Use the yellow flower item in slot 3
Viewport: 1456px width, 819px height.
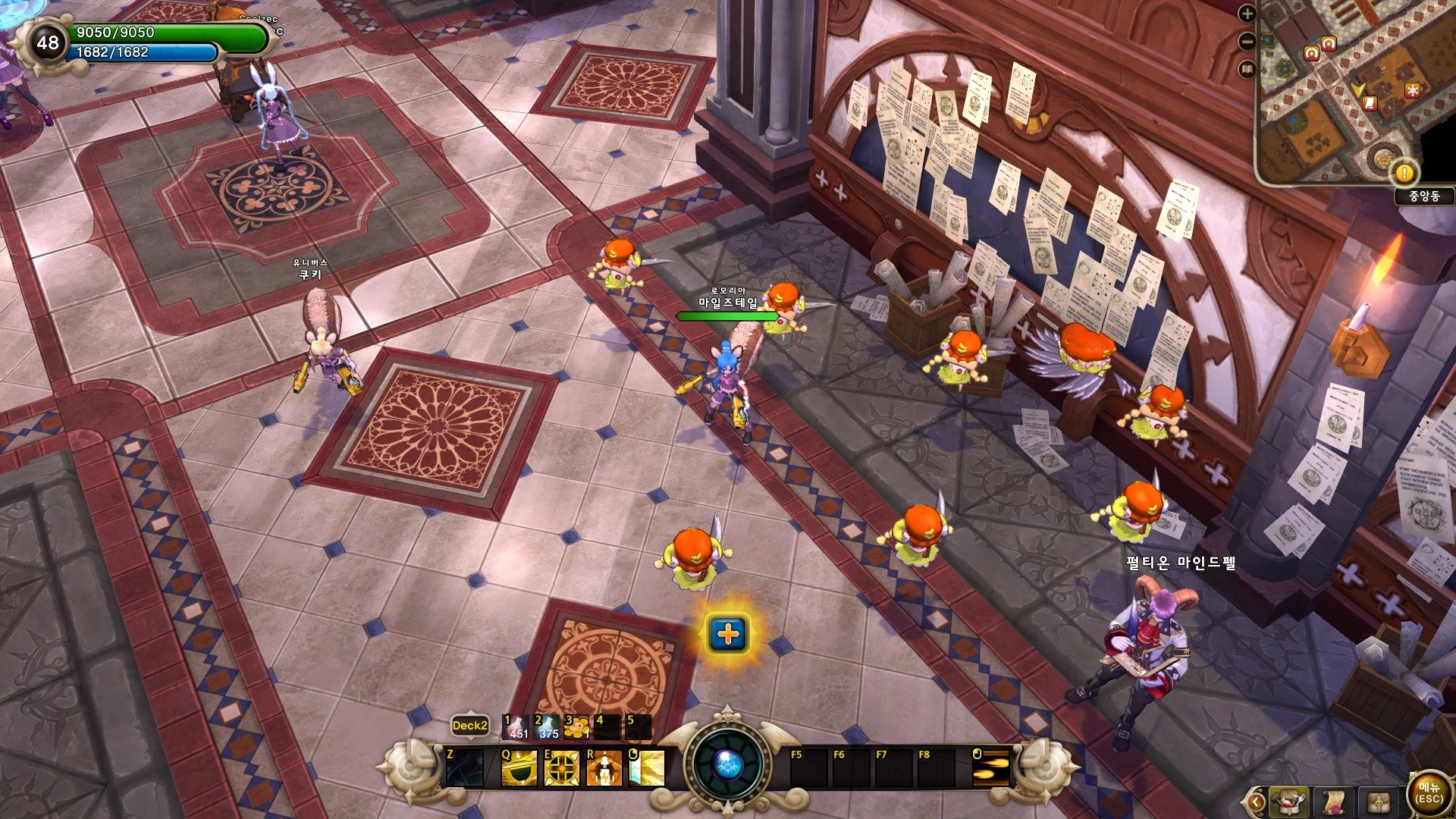coord(577,727)
